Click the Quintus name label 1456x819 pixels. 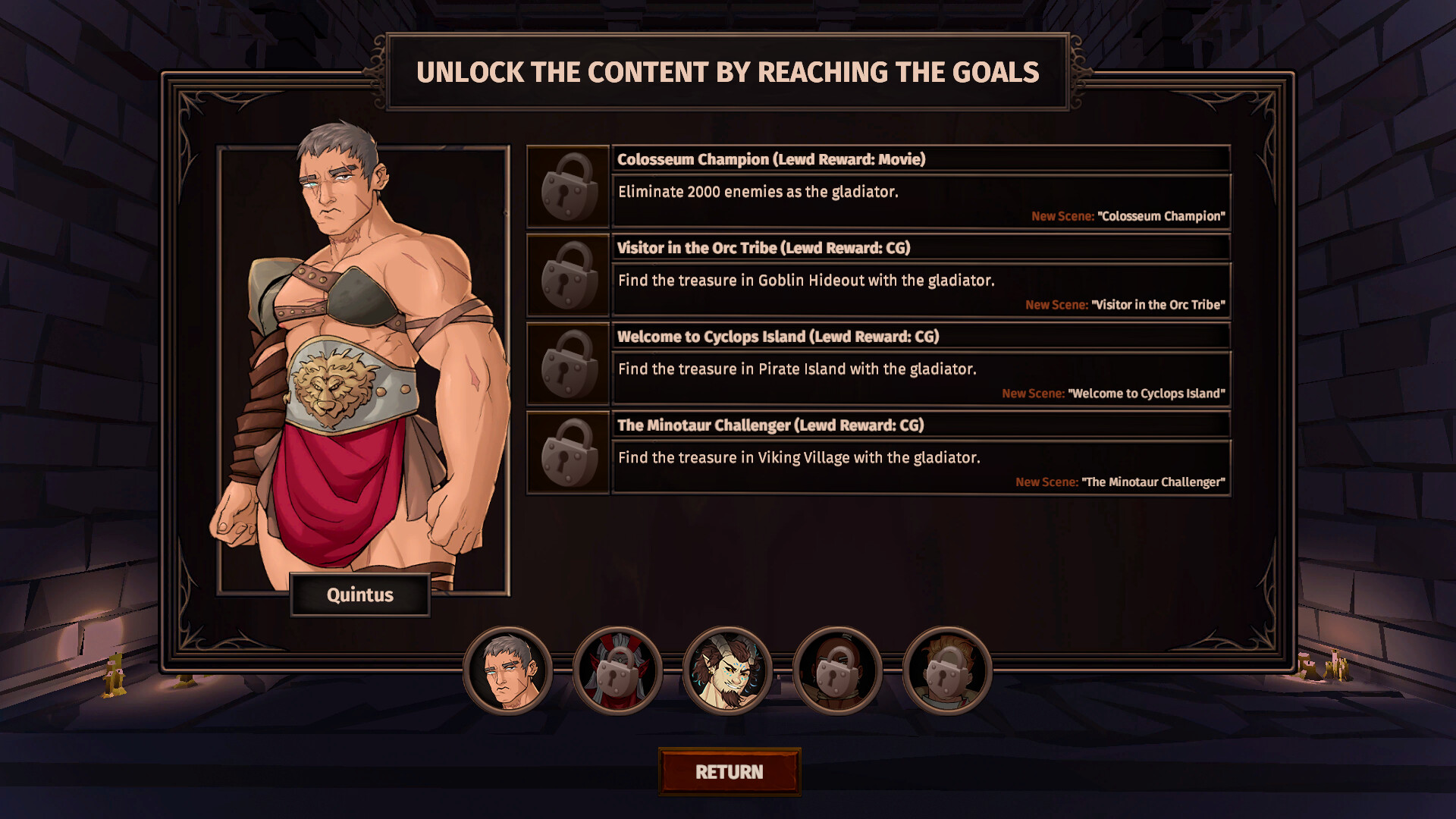[360, 595]
